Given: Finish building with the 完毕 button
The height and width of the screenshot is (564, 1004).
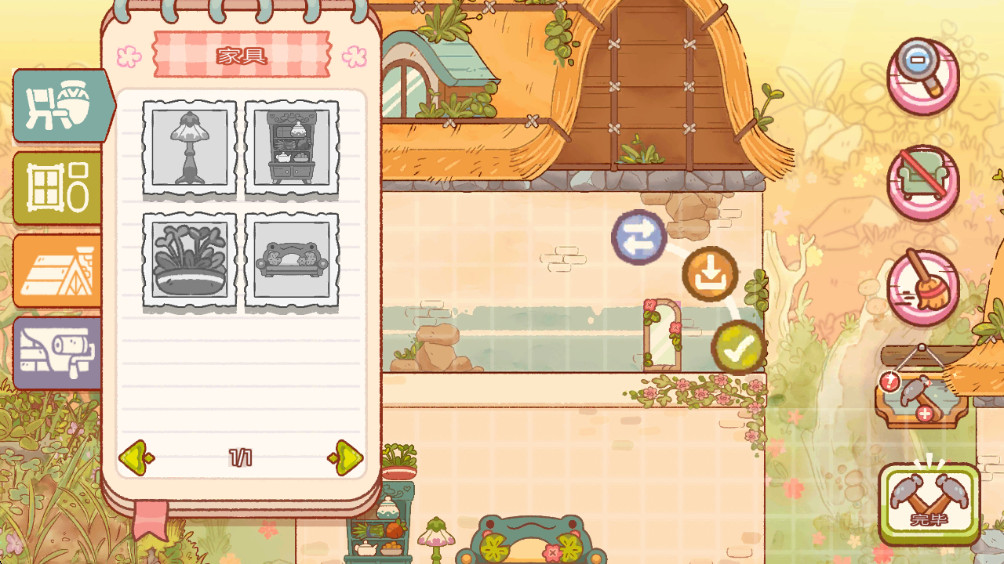Looking at the screenshot, I should pyautogui.click(x=929, y=504).
